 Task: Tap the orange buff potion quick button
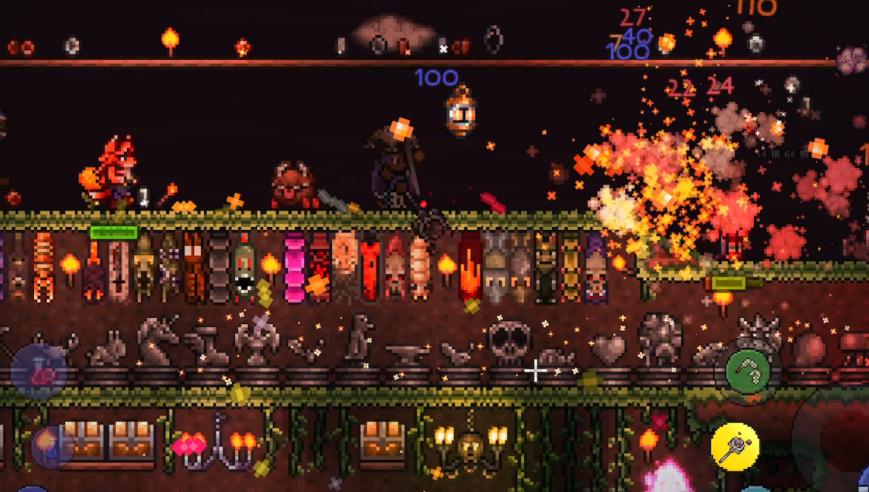coord(47,442)
